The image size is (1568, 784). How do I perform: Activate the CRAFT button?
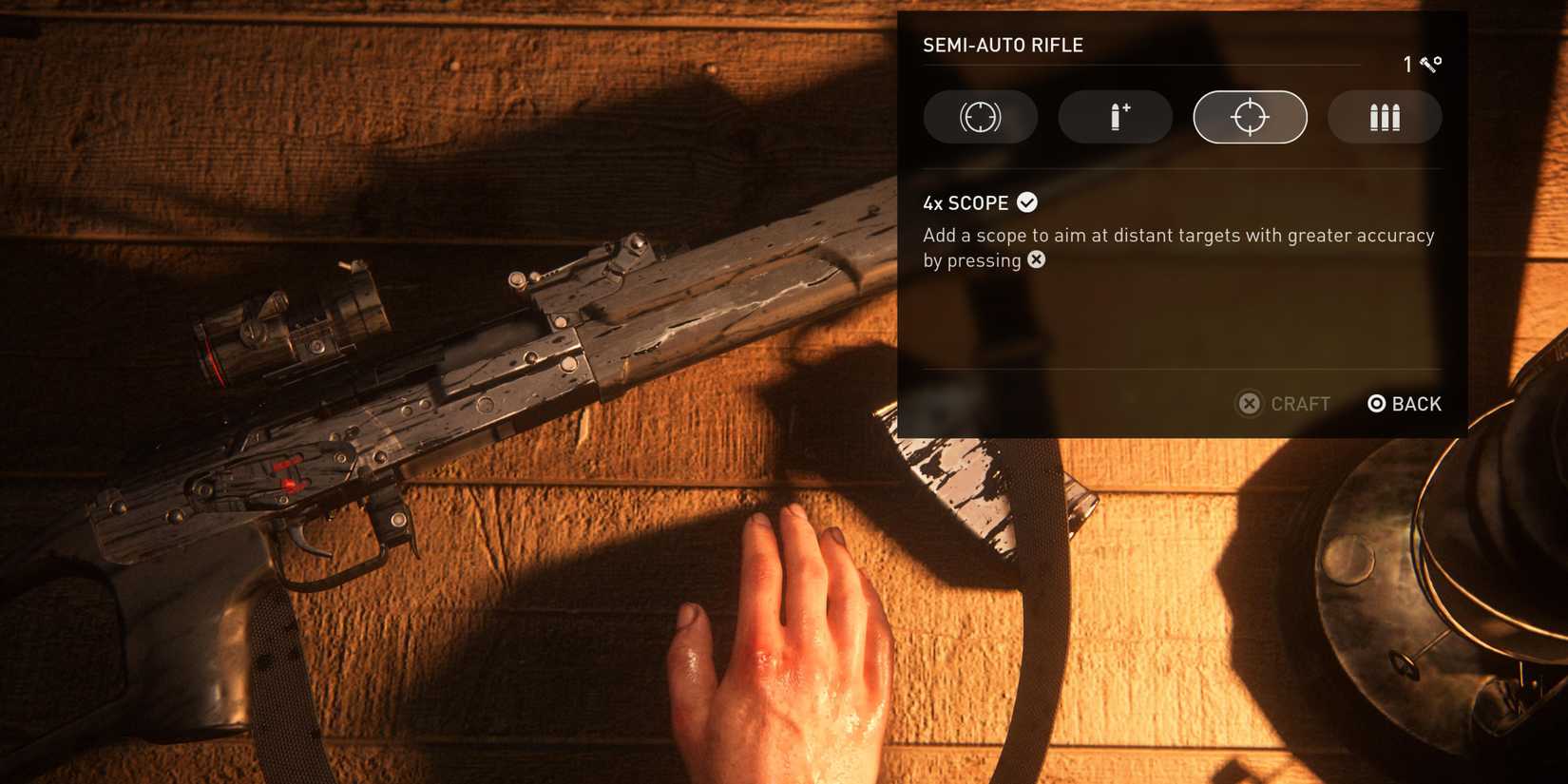[1285, 404]
